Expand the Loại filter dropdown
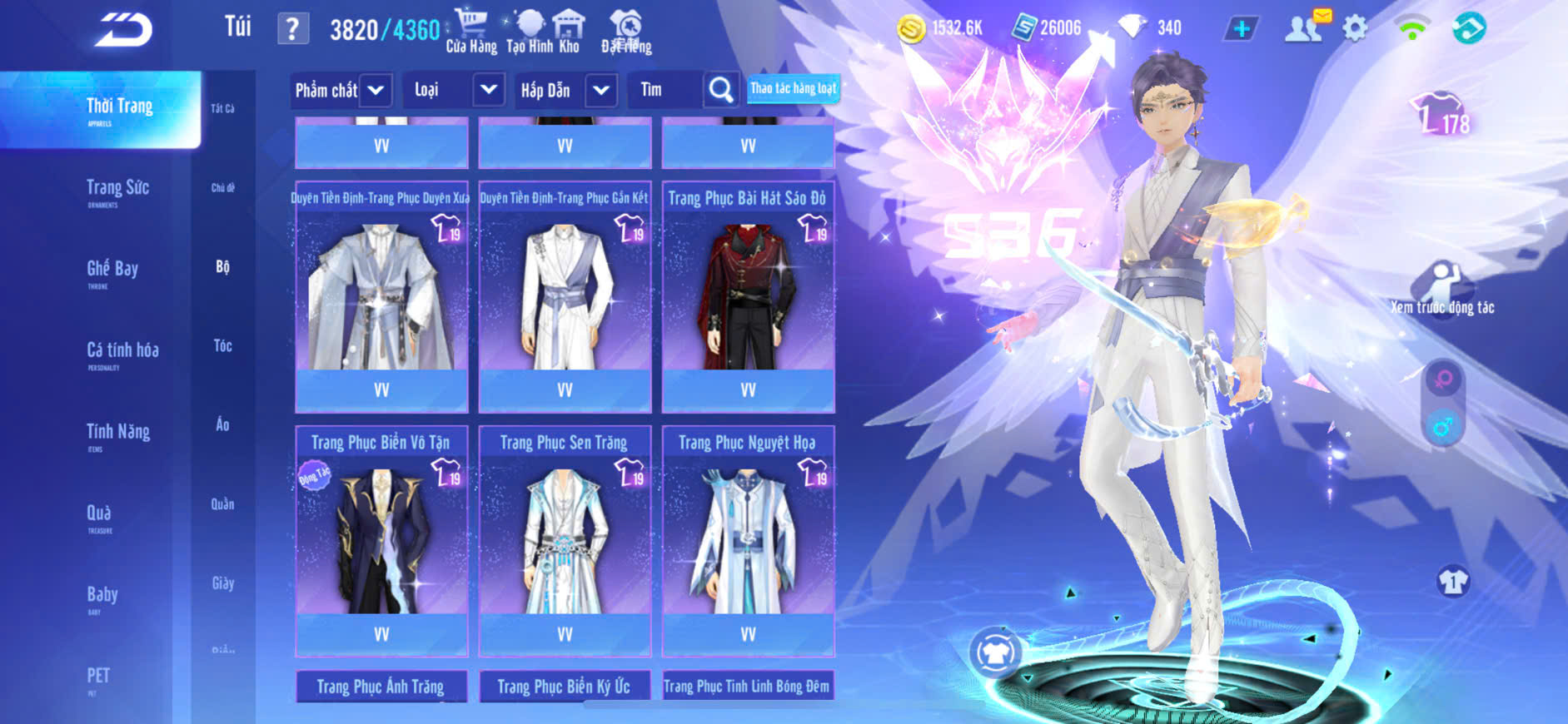 (x=488, y=90)
